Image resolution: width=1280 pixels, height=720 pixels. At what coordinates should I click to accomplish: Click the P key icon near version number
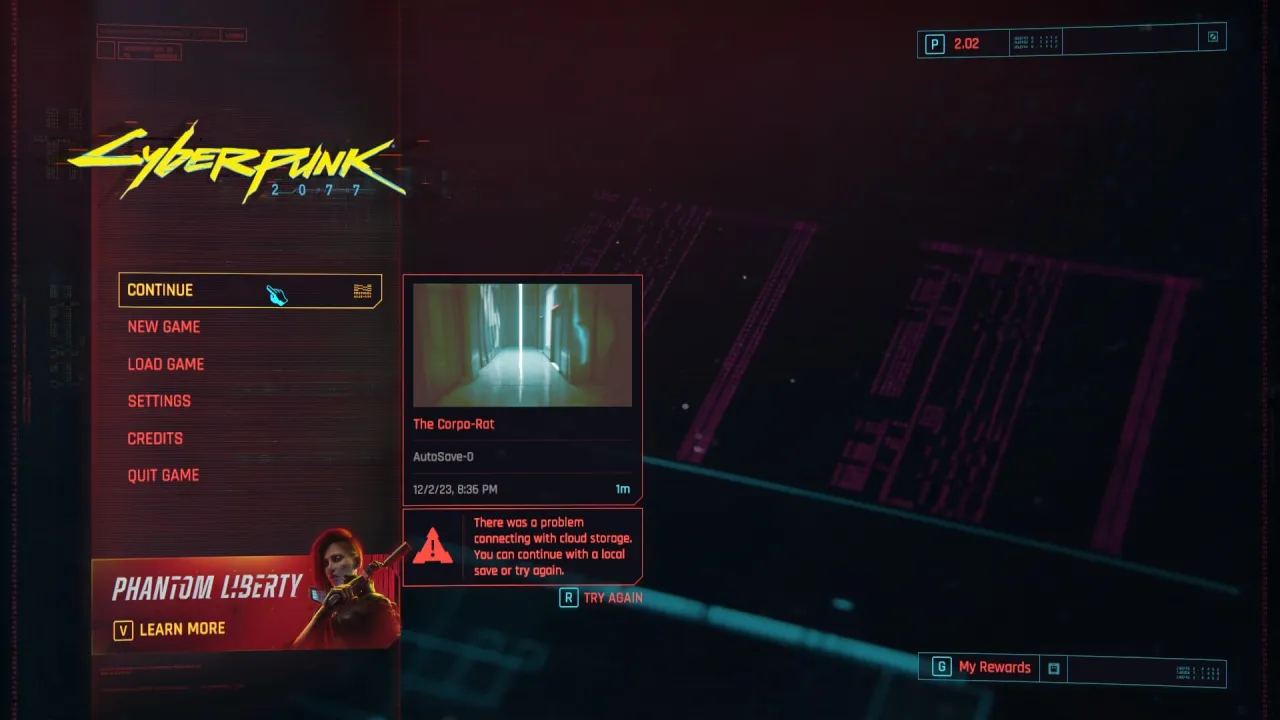click(933, 43)
